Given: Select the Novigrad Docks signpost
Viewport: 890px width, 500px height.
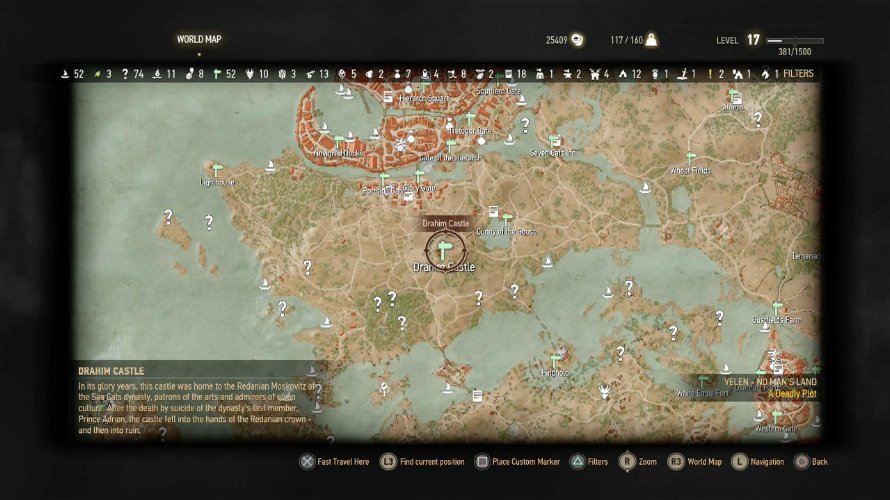Looking at the screenshot, I should pos(338,141).
